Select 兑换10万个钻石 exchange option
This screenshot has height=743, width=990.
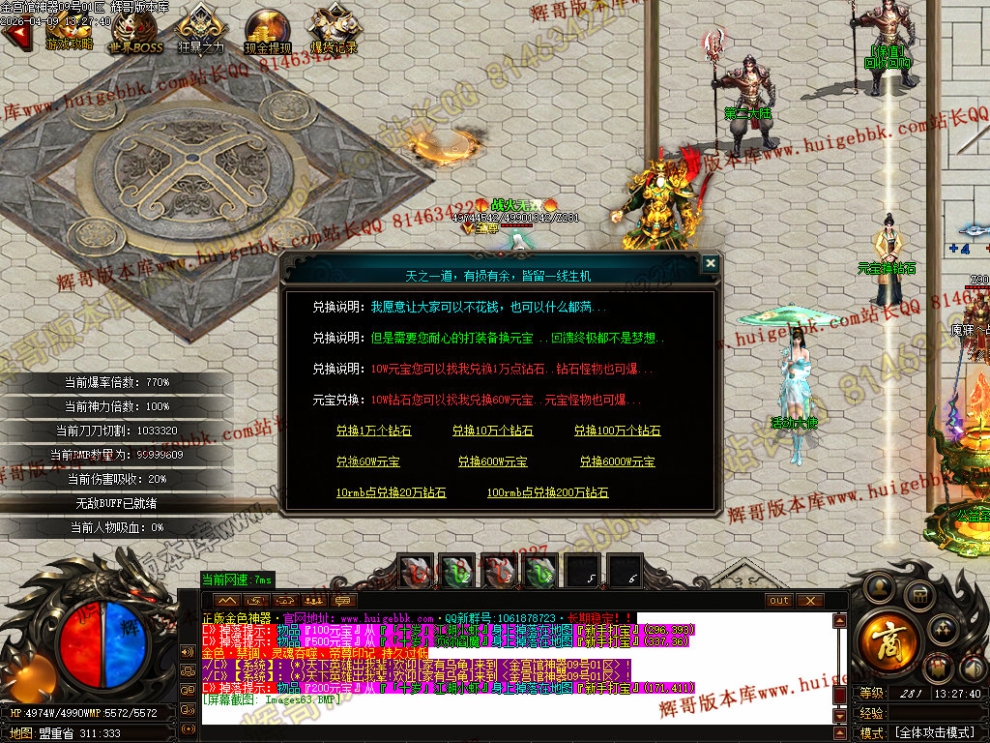[492, 431]
